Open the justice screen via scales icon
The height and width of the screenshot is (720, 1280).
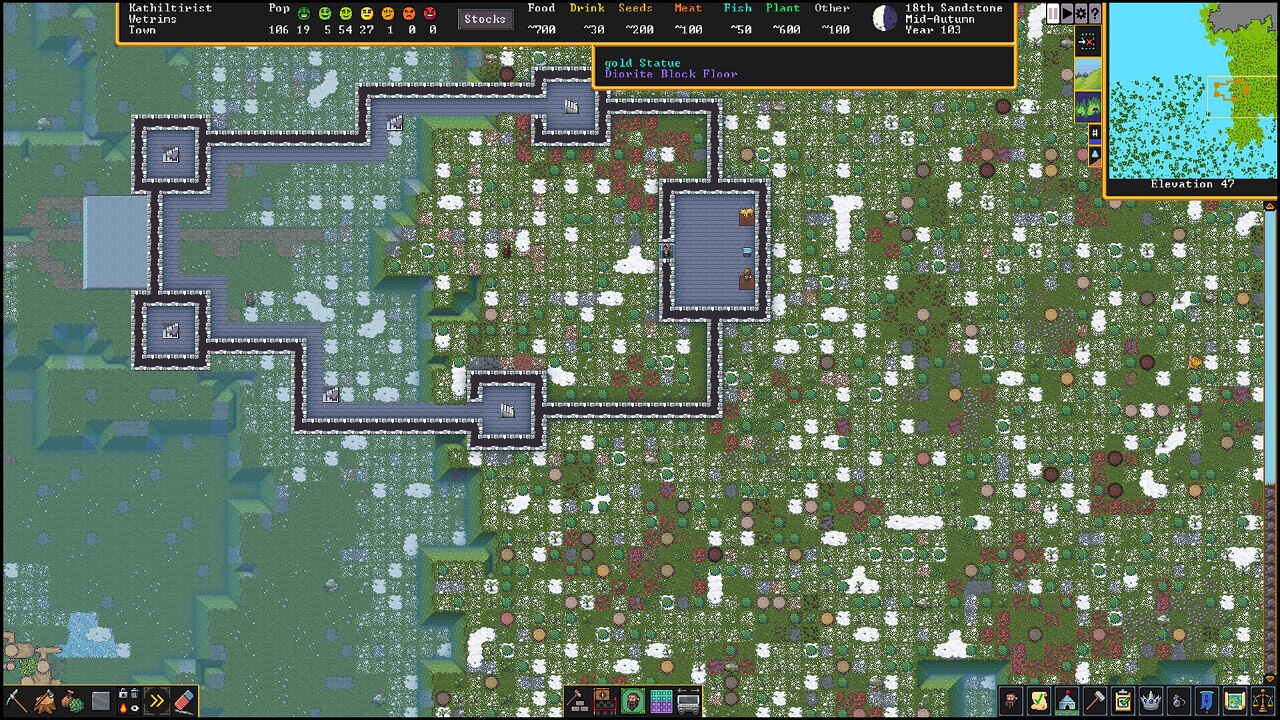click(x=1263, y=702)
